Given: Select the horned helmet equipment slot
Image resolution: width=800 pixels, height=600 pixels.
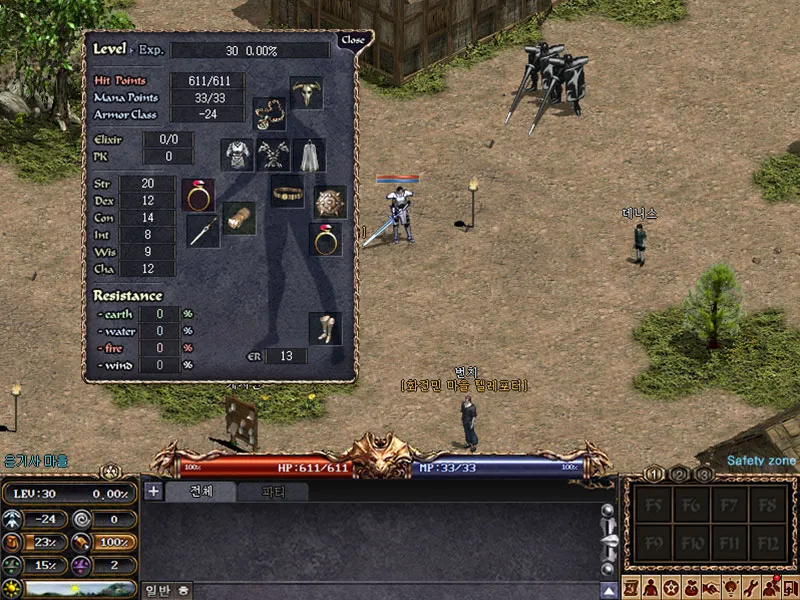Looking at the screenshot, I should coord(306,93).
